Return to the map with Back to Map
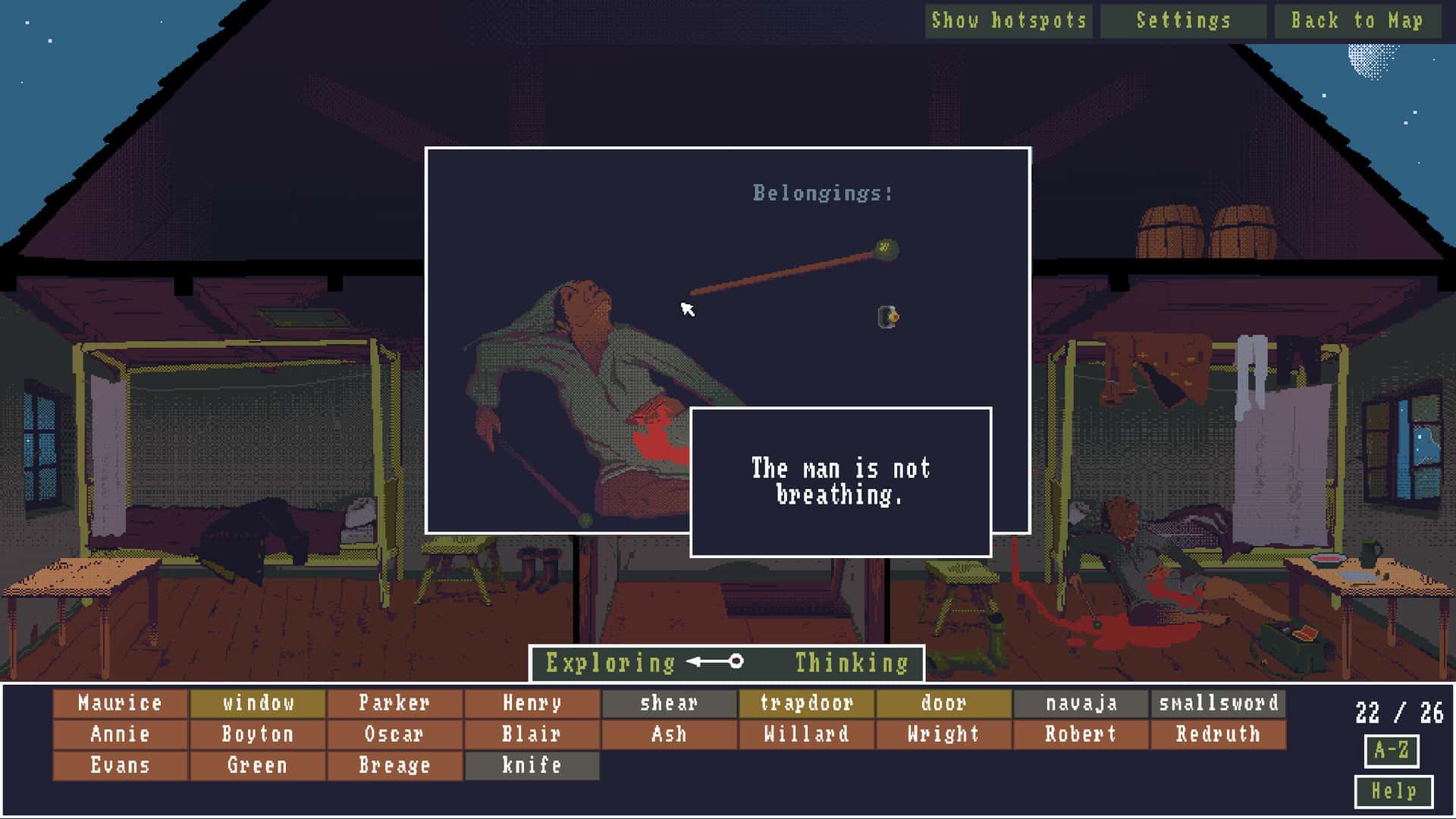 coord(1359,20)
